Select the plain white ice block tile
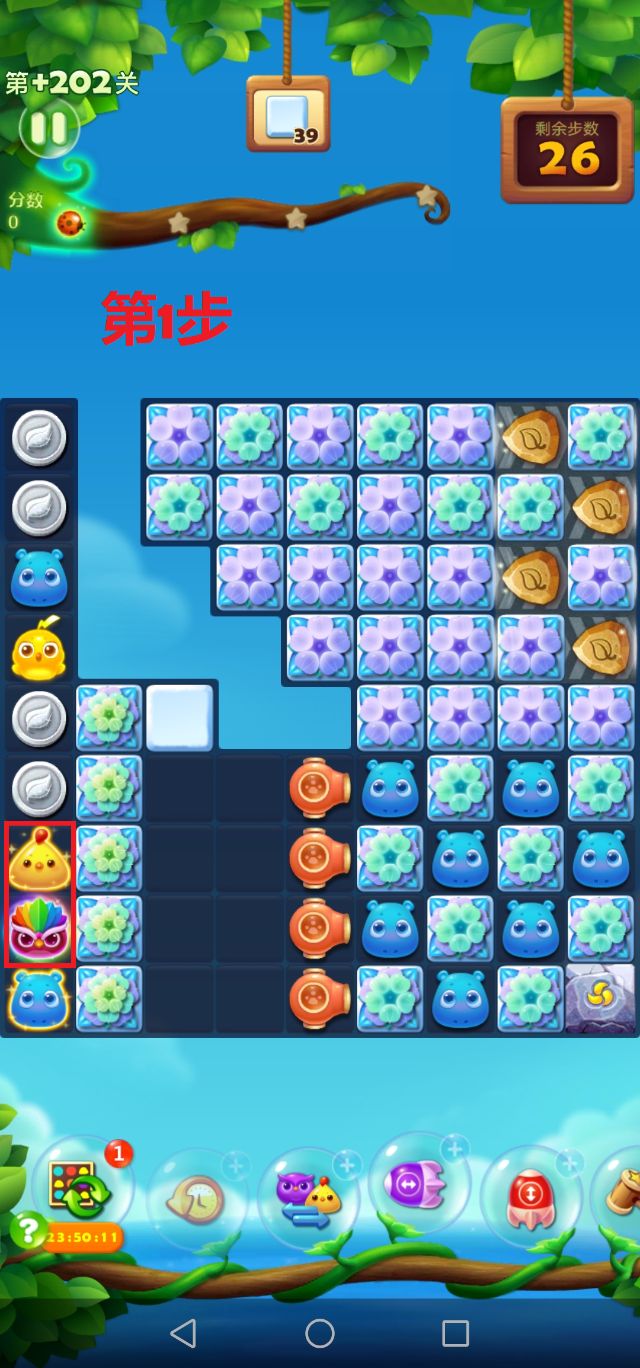Screen dimensions: 640x1368 pyautogui.click(x=180, y=717)
